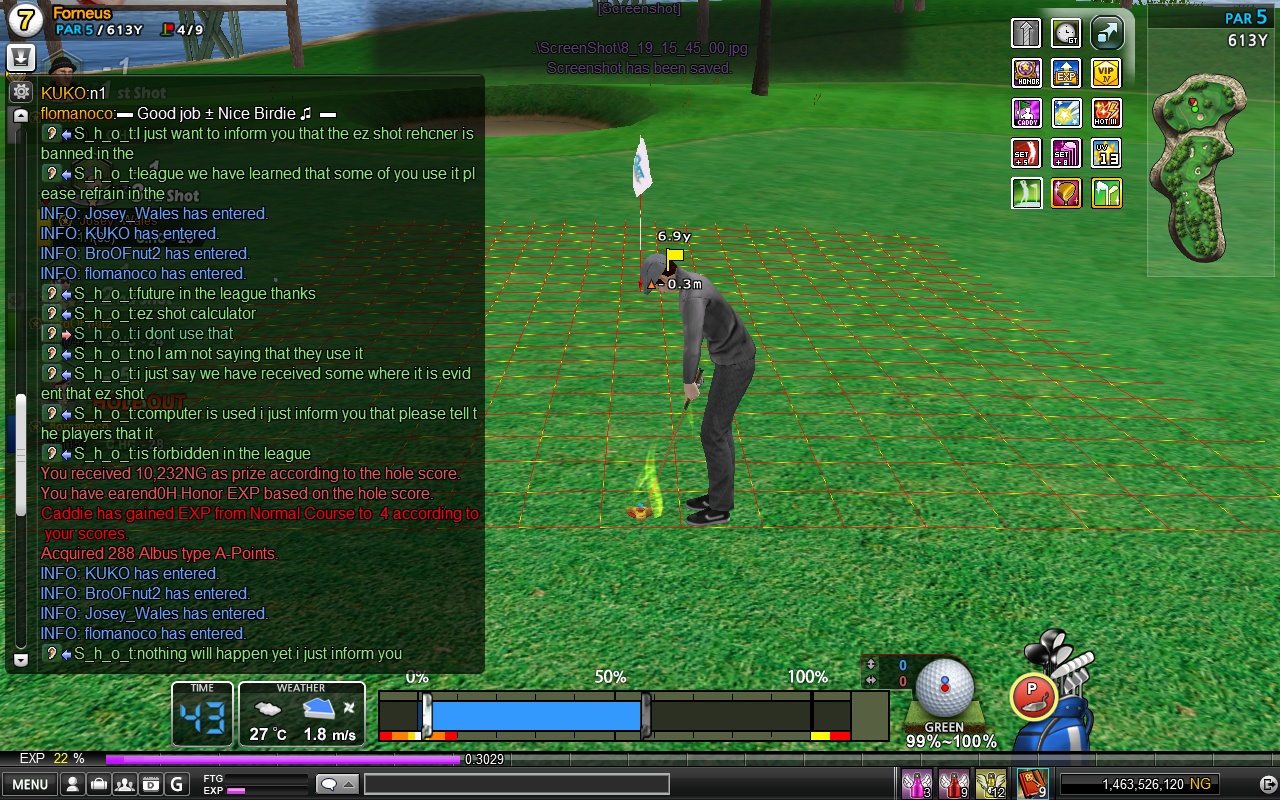
Task: Open the character profile icon
Action: tap(73, 784)
